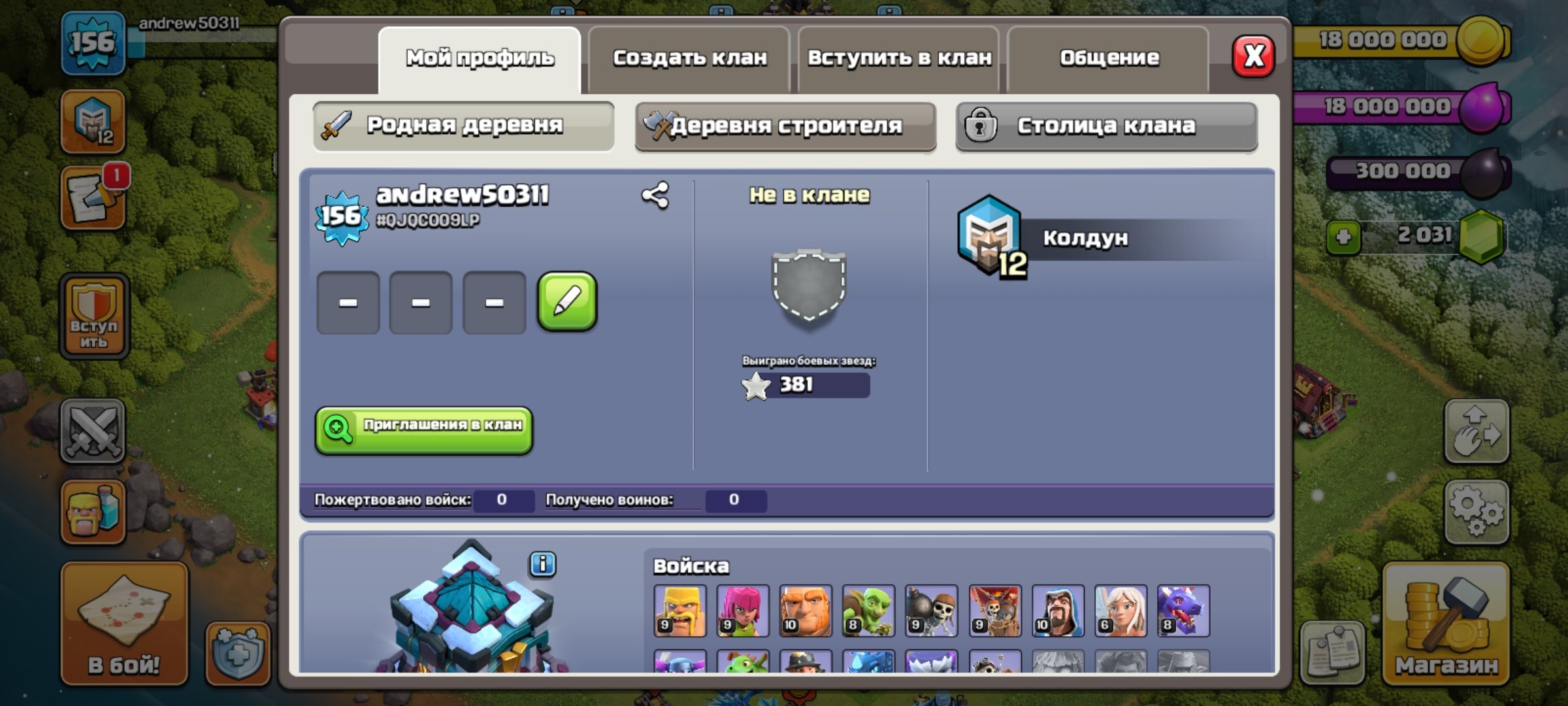Screen dimensions: 1568x706
Task: Open the Вступить в клан tab
Action: pyautogui.click(x=899, y=58)
